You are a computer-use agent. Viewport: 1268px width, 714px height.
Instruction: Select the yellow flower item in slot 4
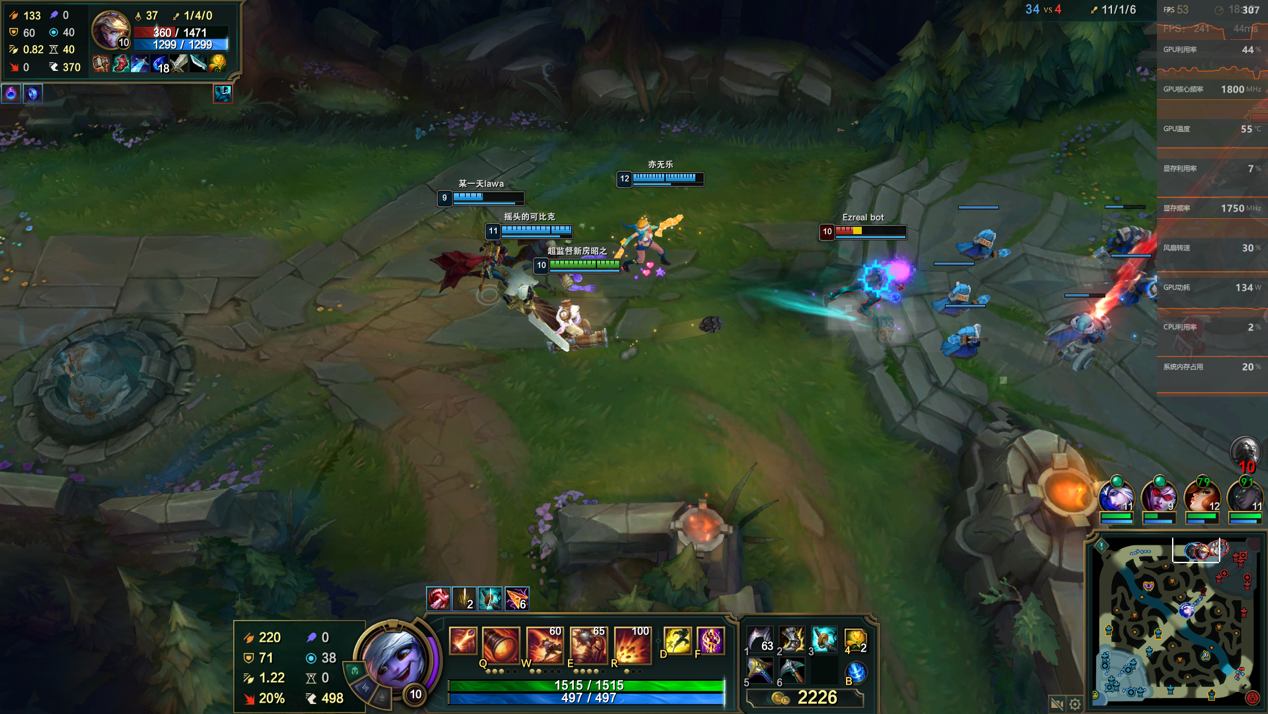tap(855, 639)
